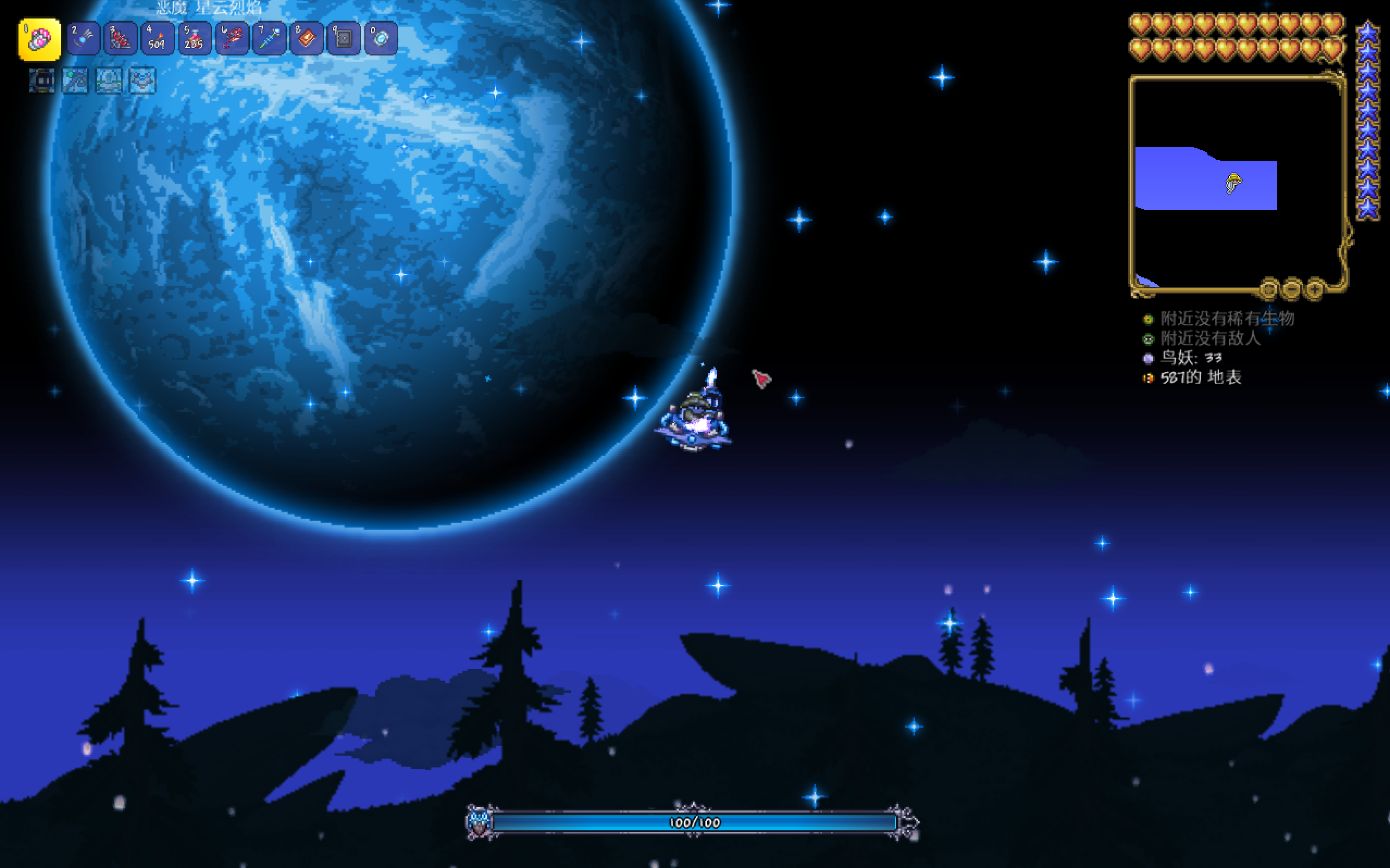Pick the red potion stack showing 285
This screenshot has height=868, width=1390.
(x=195, y=39)
